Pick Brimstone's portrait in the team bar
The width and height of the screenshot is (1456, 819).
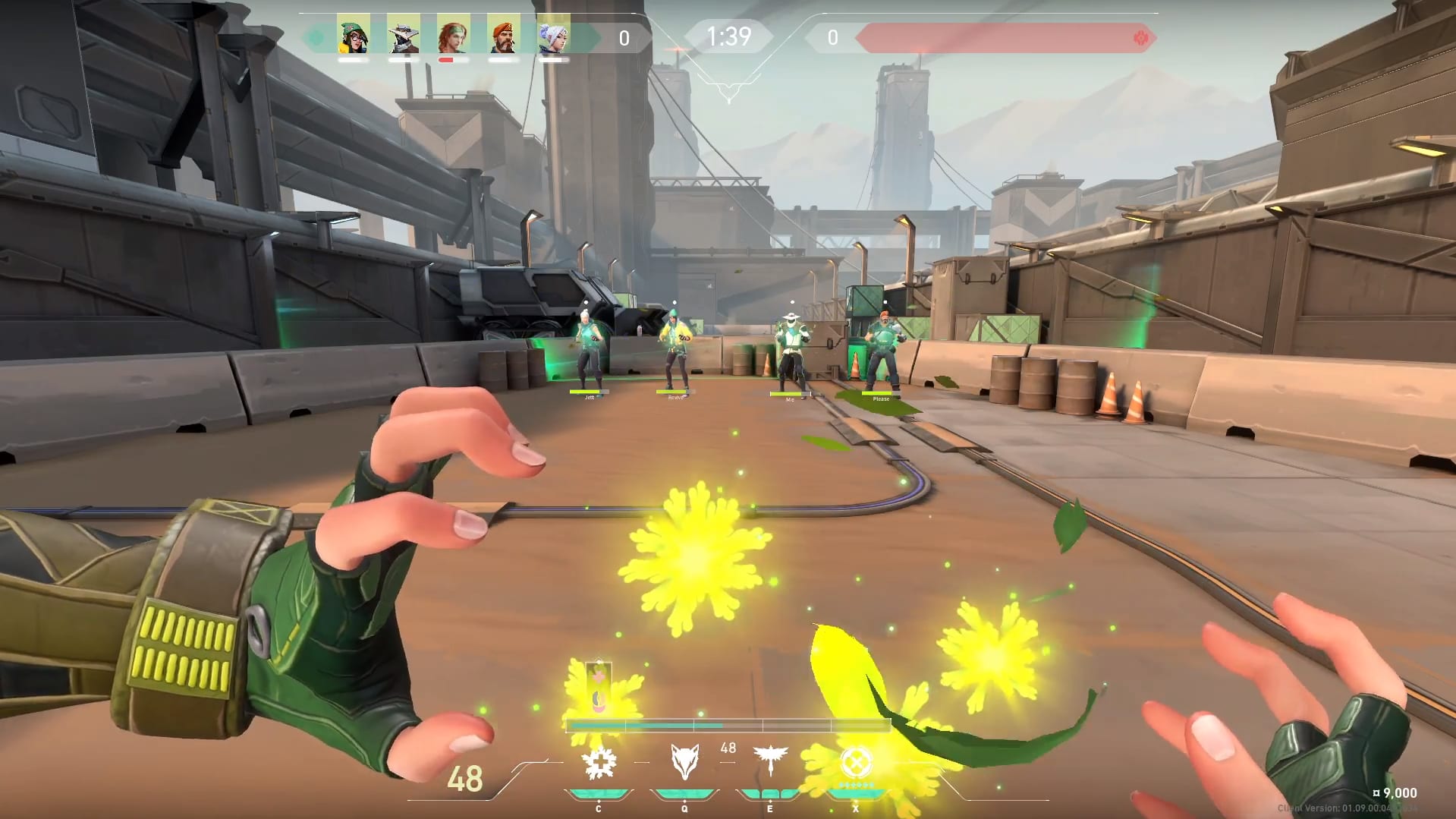tap(503, 34)
